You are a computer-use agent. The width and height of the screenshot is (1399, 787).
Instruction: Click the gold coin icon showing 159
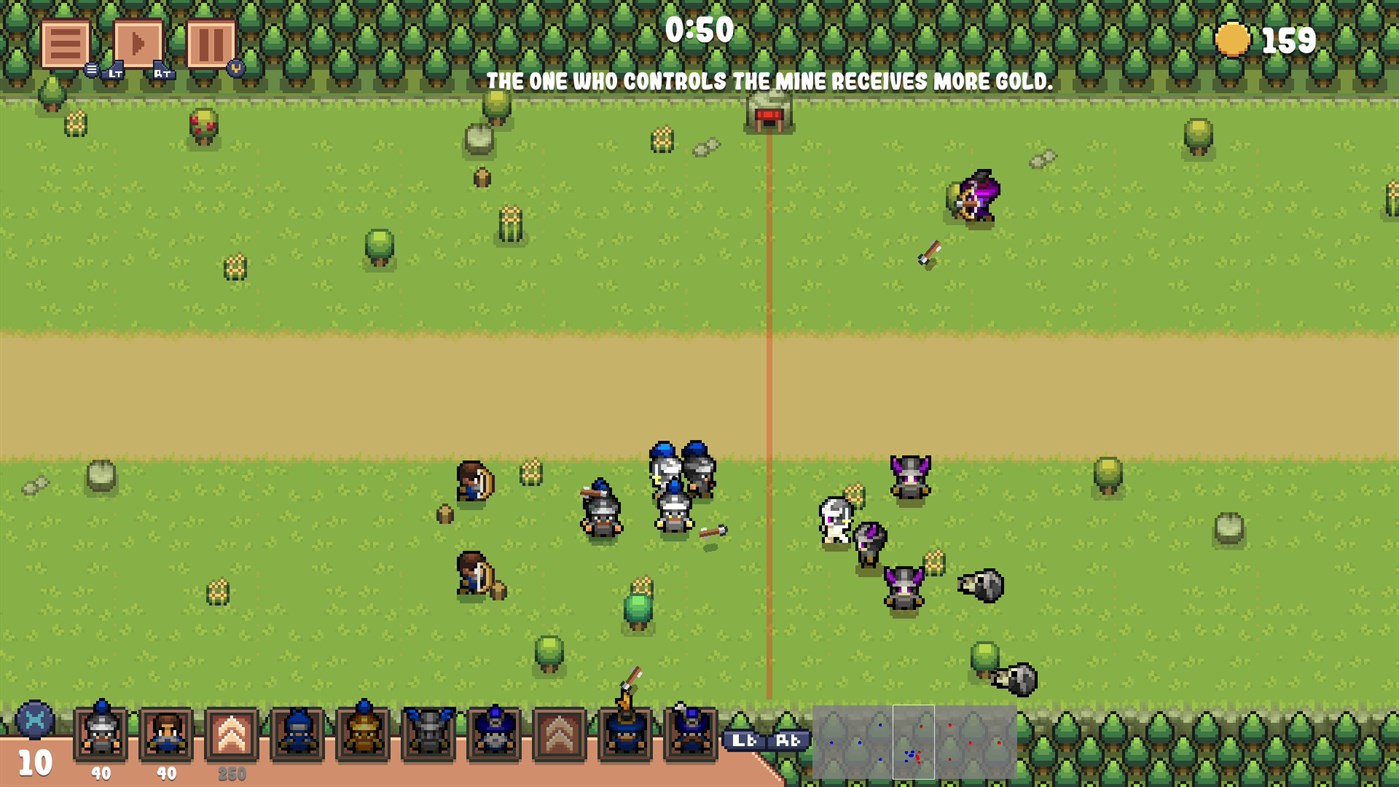click(1232, 40)
